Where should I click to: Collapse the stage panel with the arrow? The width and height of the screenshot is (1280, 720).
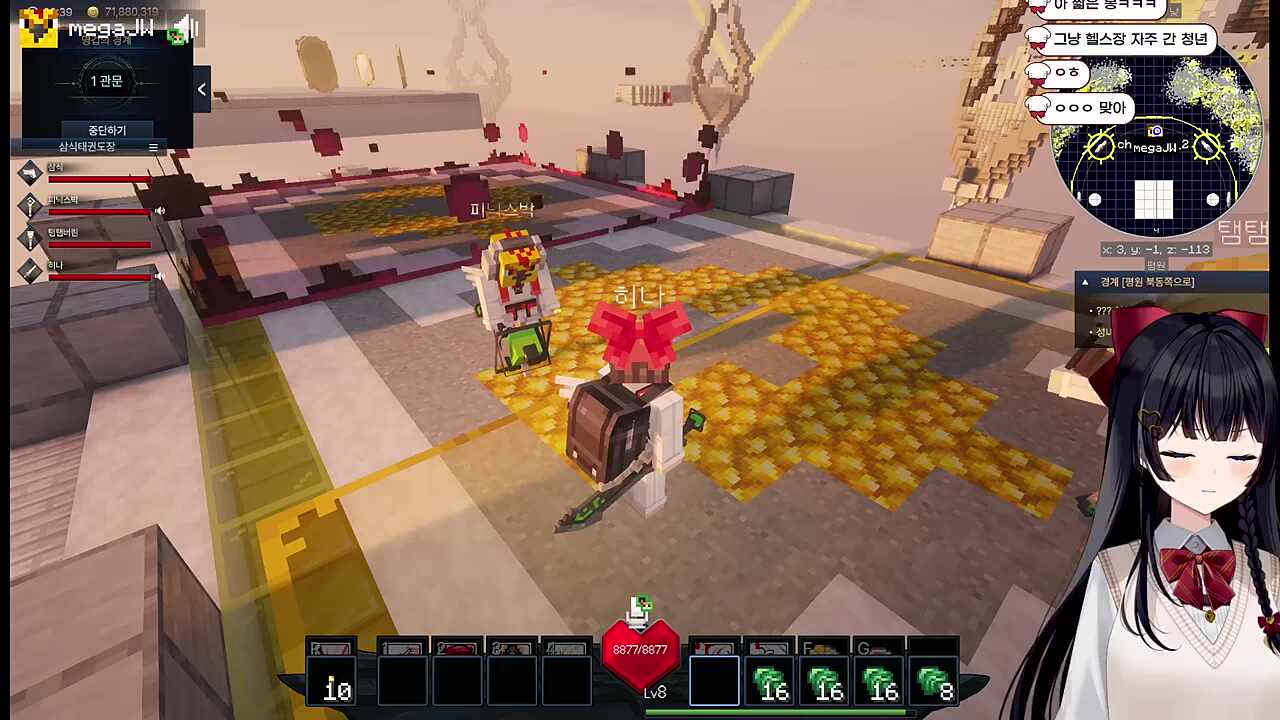coord(201,90)
